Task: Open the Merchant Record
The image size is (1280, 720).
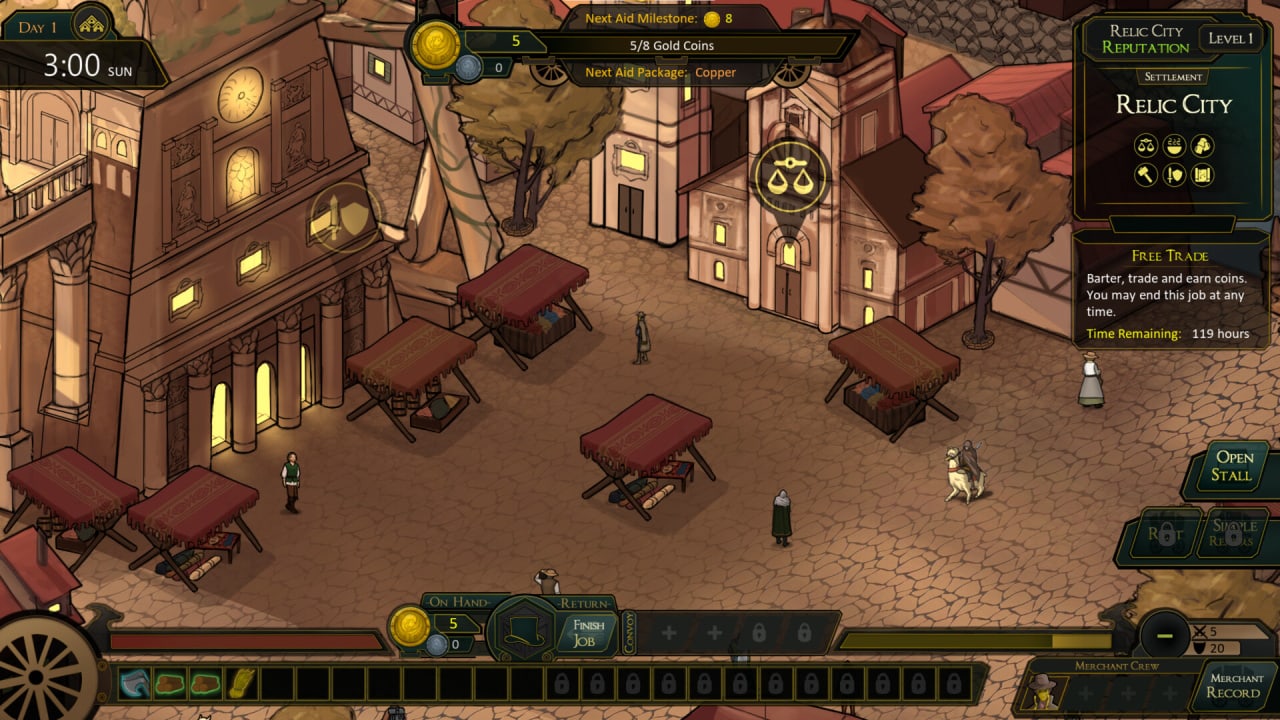Action: 1233,685
